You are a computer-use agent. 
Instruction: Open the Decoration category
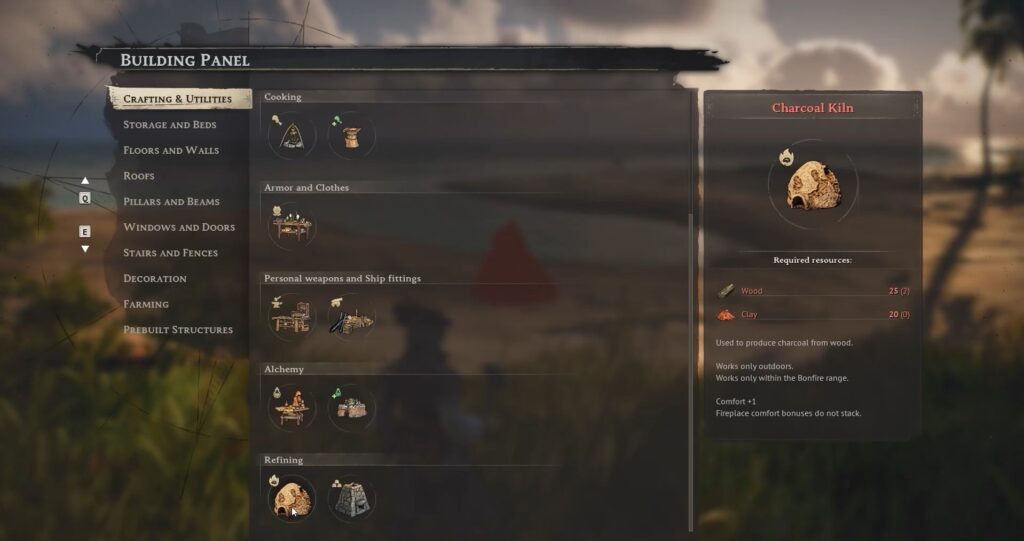point(154,279)
